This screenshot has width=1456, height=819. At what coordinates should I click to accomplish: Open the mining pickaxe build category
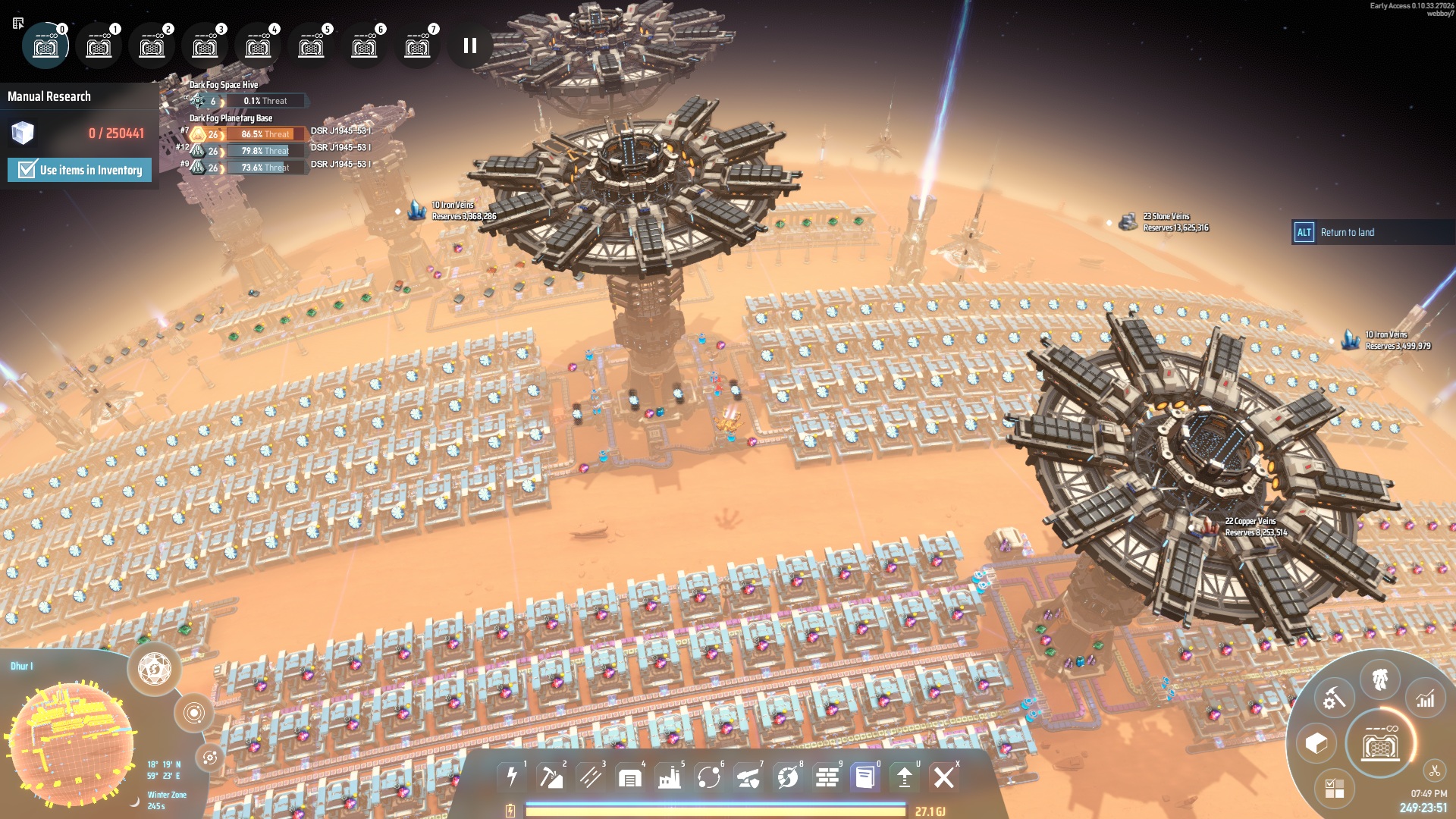(x=551, y=777)
